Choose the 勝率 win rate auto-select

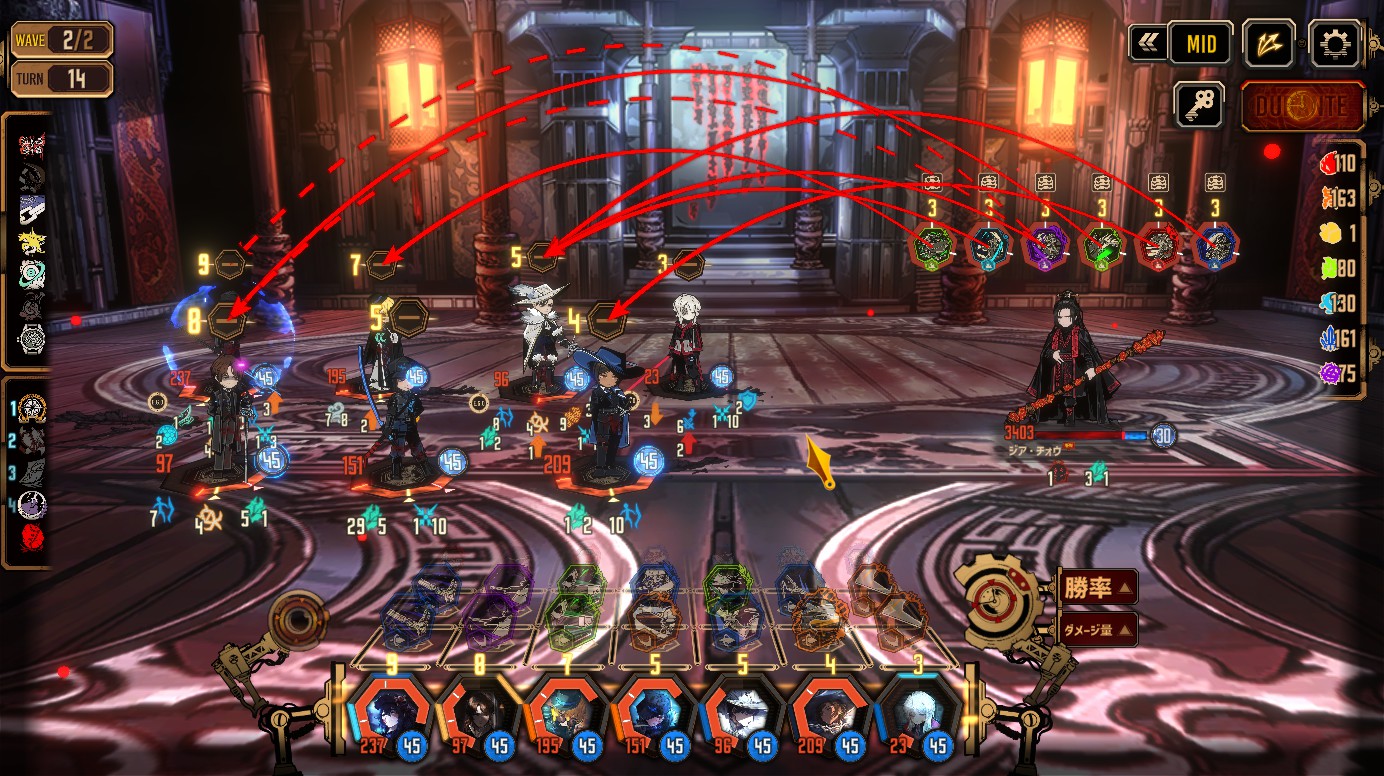pyautogui.click(x=1096, y=588)
